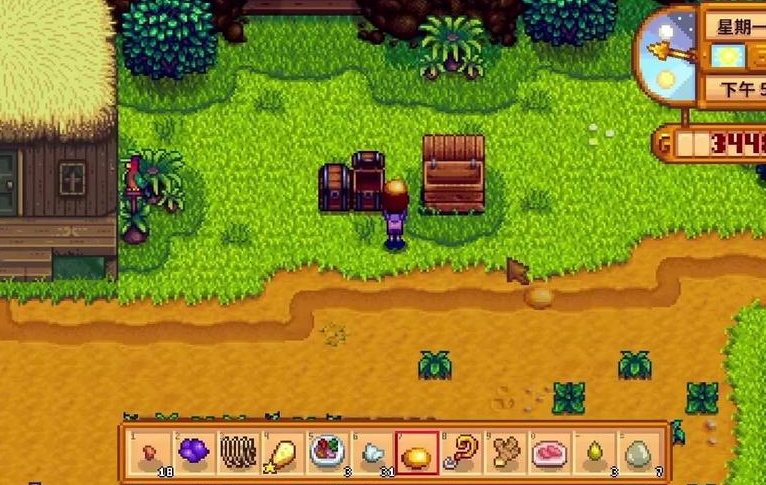The image size is (766, 485).
Task: Choose the coiled spring item slot
Action: [x=238, y=453]
